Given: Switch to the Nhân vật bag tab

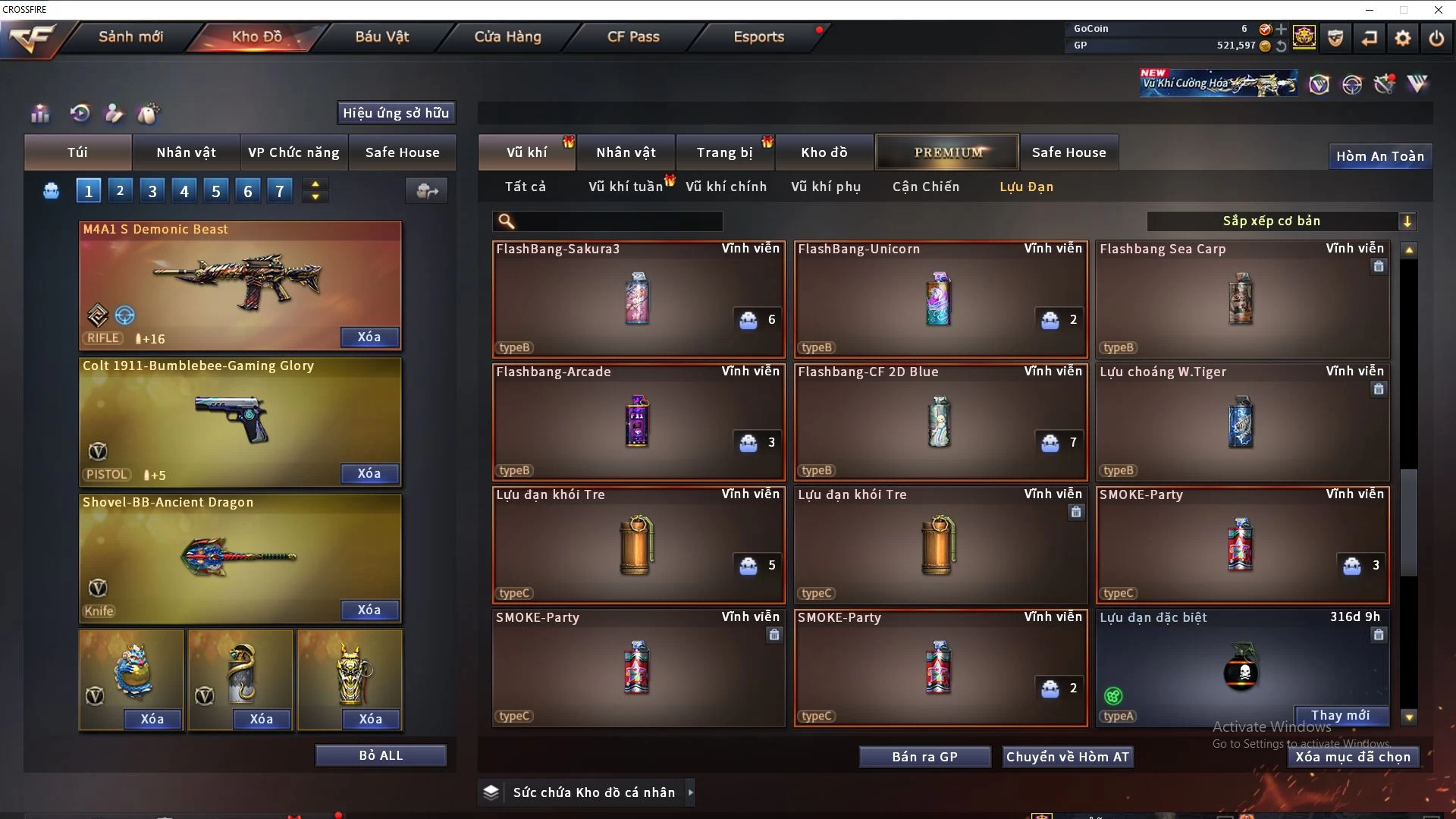Looking at the screenshot, I should click(x=186, y=152).
